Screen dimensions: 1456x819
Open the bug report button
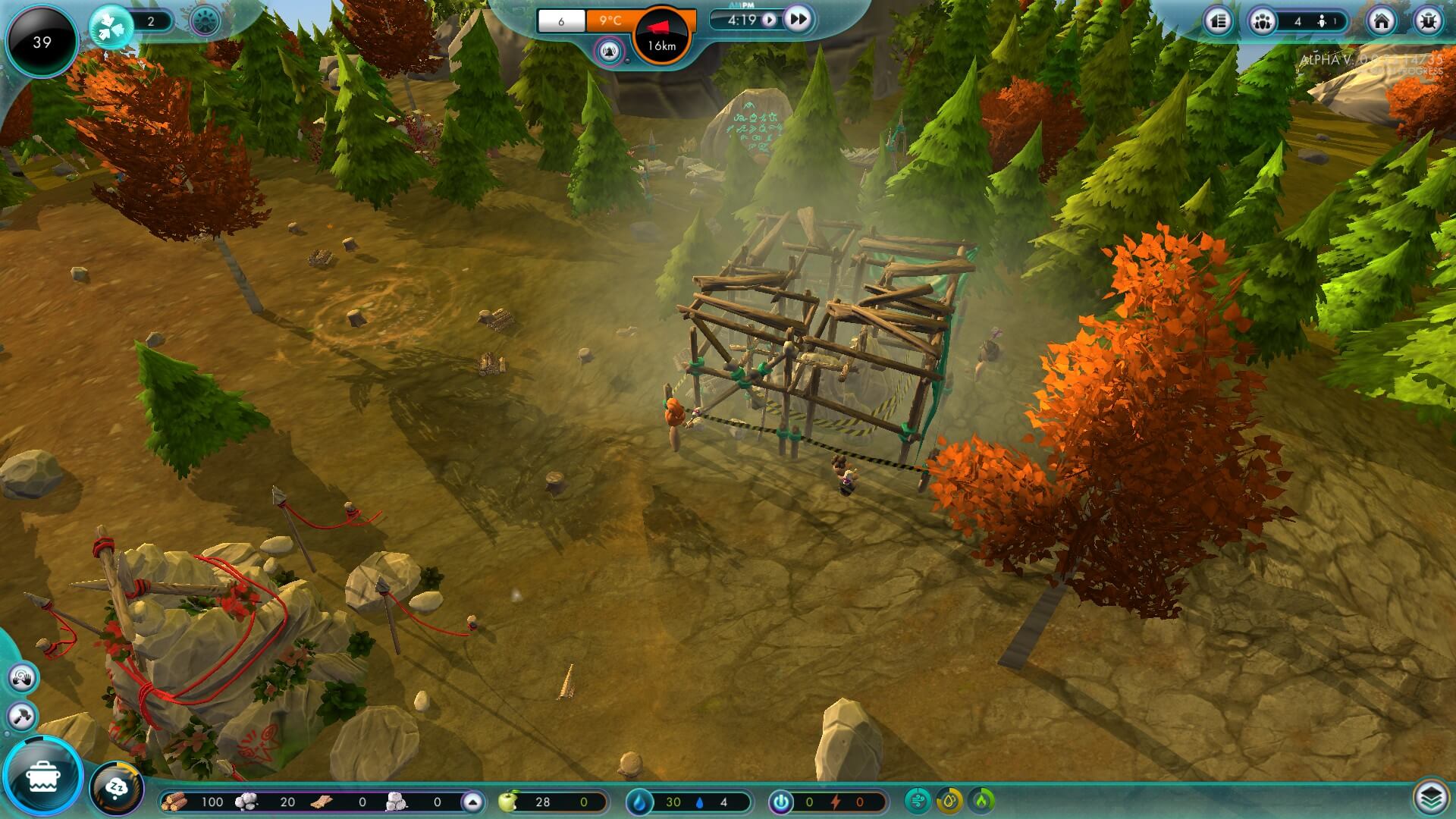(1427, 21)
